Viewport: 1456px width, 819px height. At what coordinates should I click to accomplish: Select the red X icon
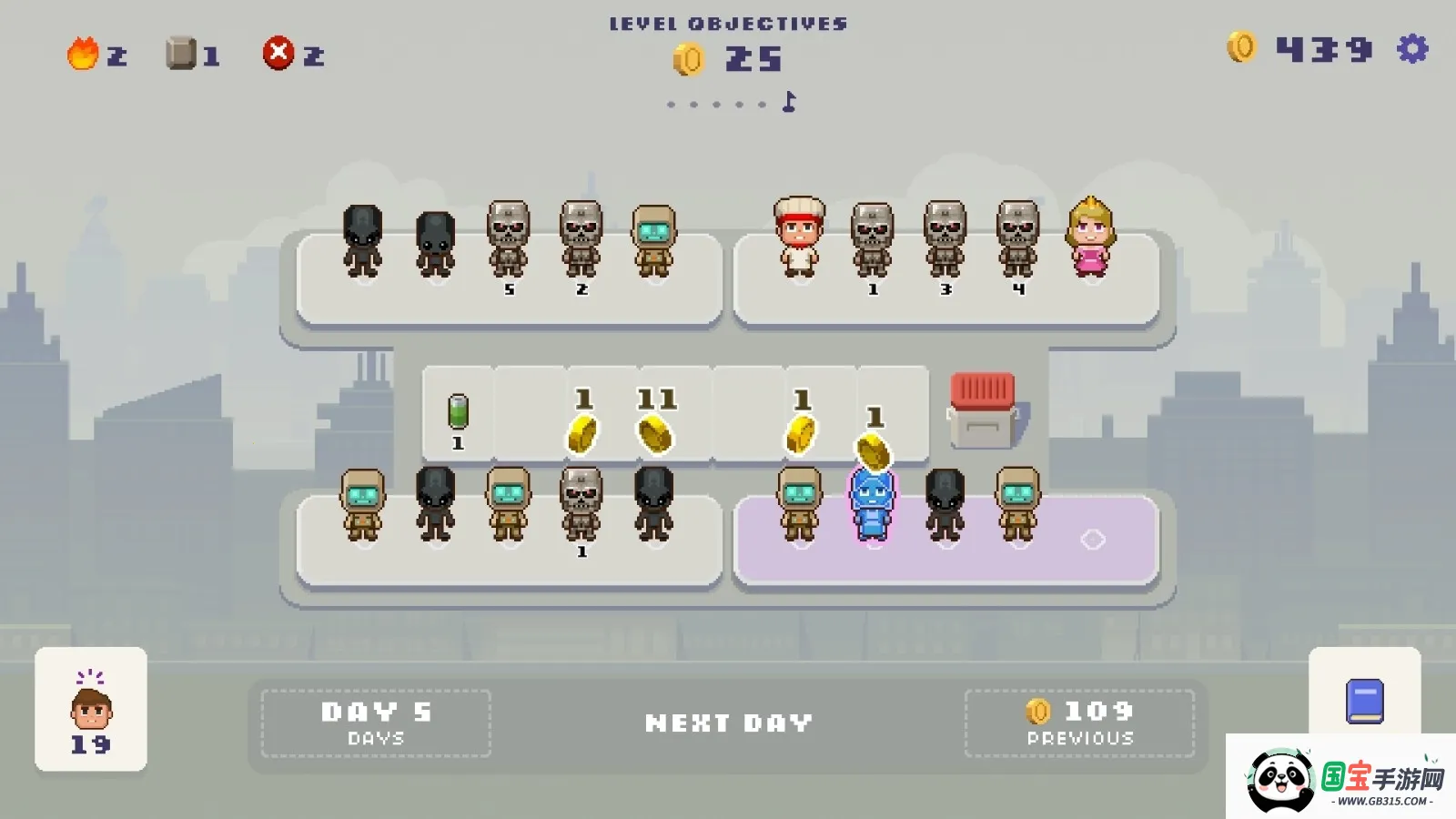(278, 54)
